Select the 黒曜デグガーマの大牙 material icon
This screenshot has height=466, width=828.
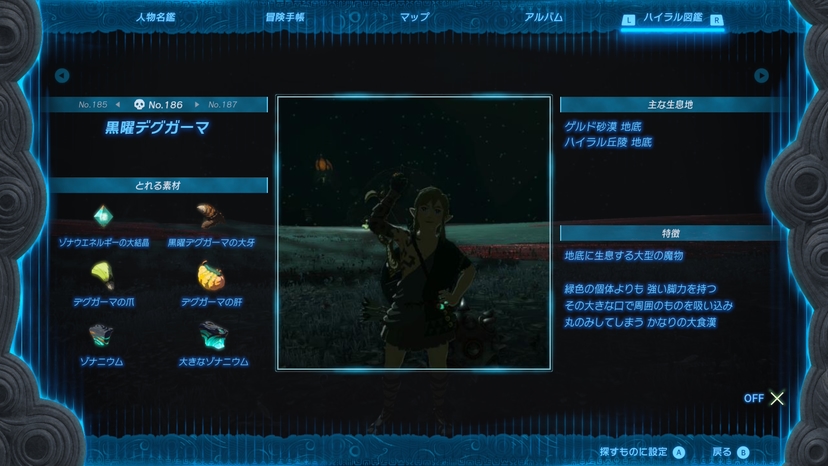click(208, 216)
